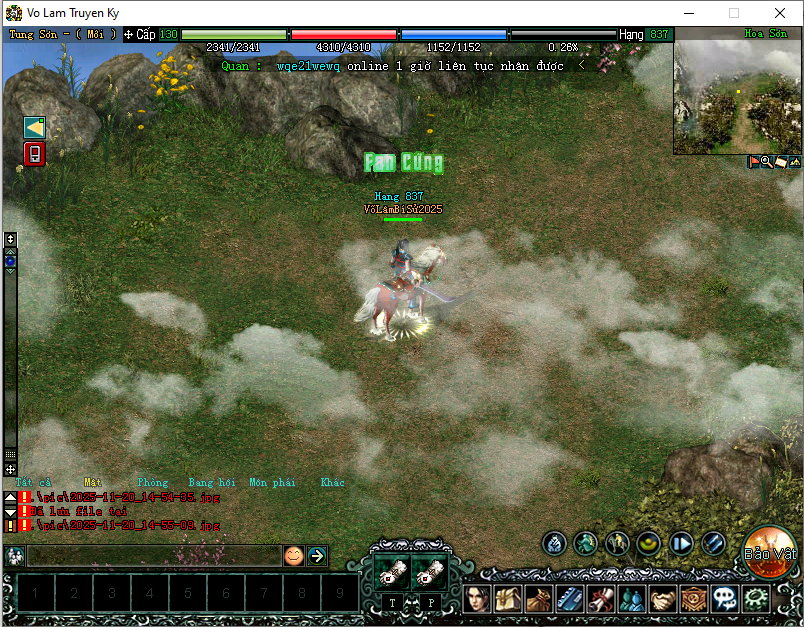The image size is (804, 627).
Task: Close the Vo Lam Truyen Ky window
Action: [x=779, y=13]
